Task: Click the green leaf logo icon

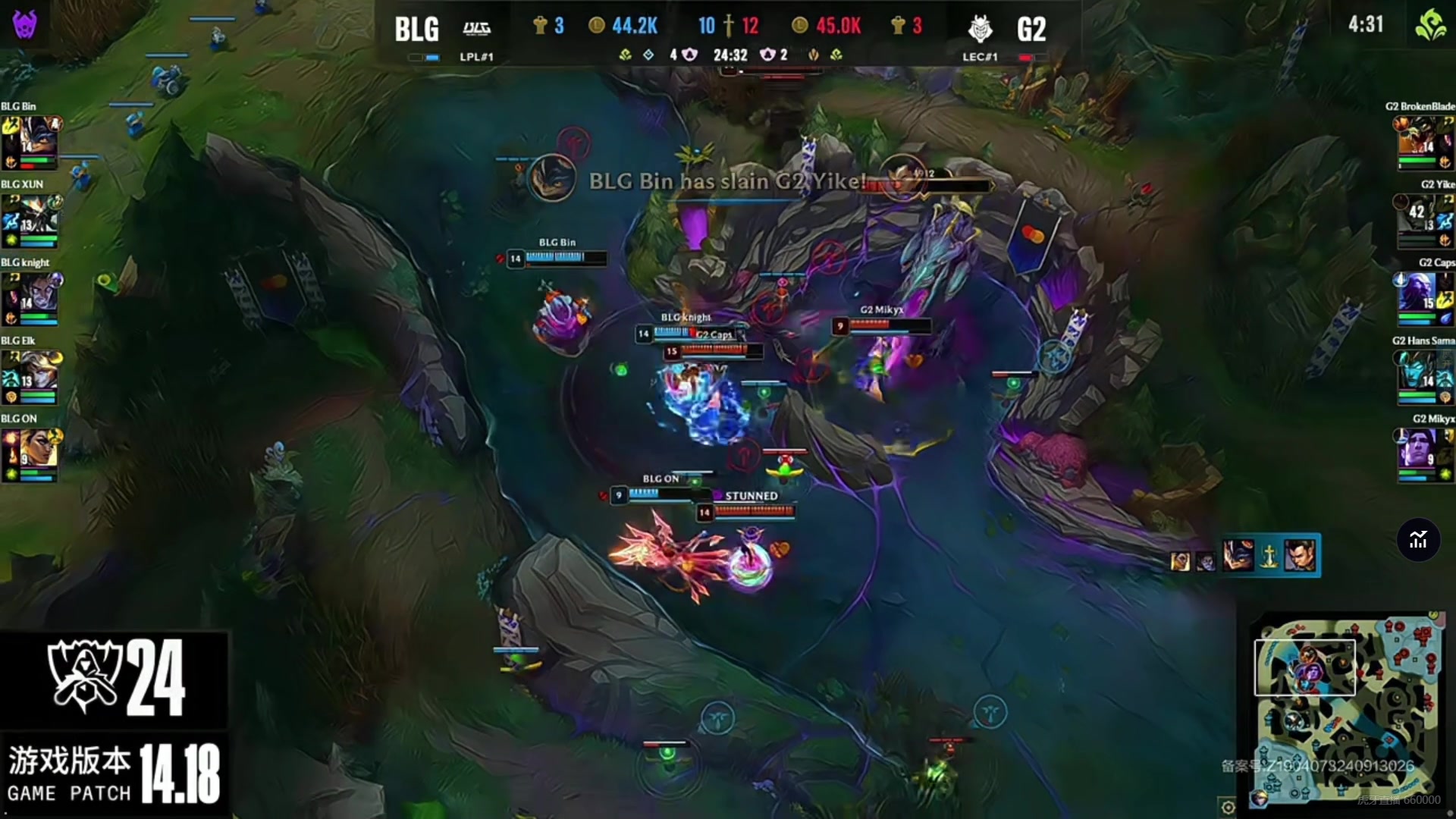Action: tap(1430, 24)
